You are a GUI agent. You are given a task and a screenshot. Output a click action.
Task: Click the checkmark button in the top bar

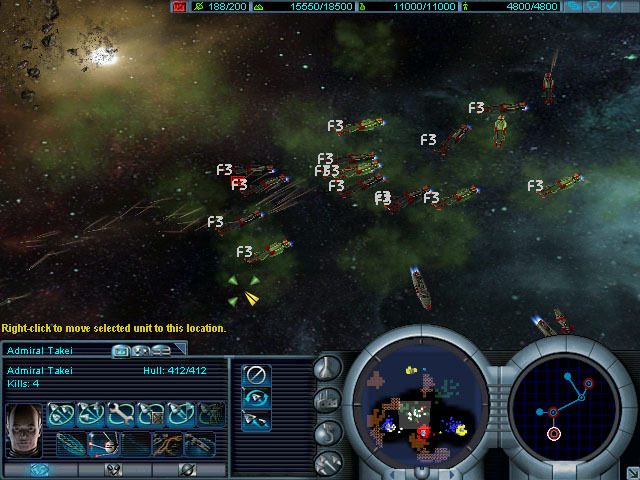(x=612, y=6)
